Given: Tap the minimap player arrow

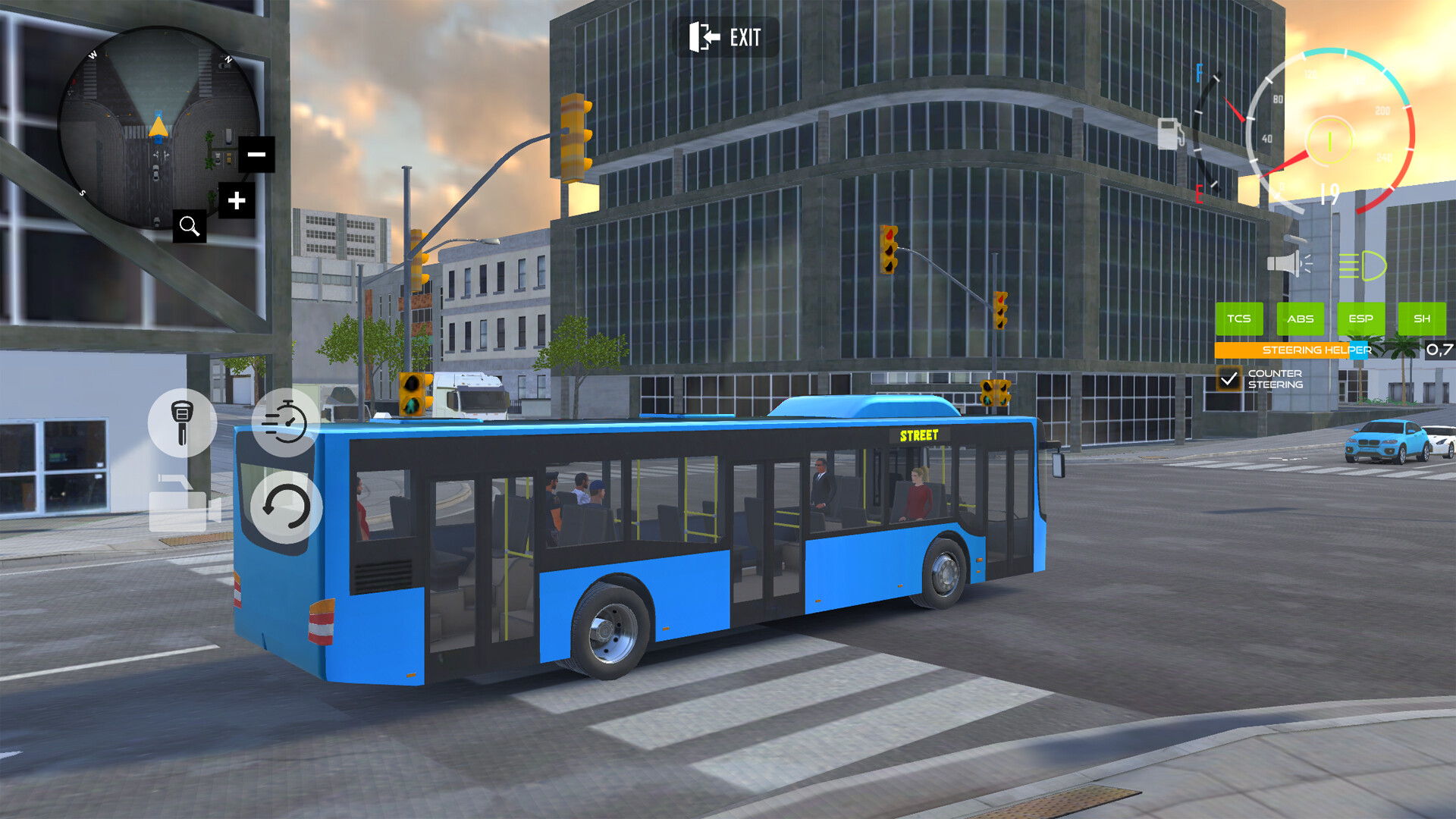Looking at the screenshot, I should click(158, 127).
